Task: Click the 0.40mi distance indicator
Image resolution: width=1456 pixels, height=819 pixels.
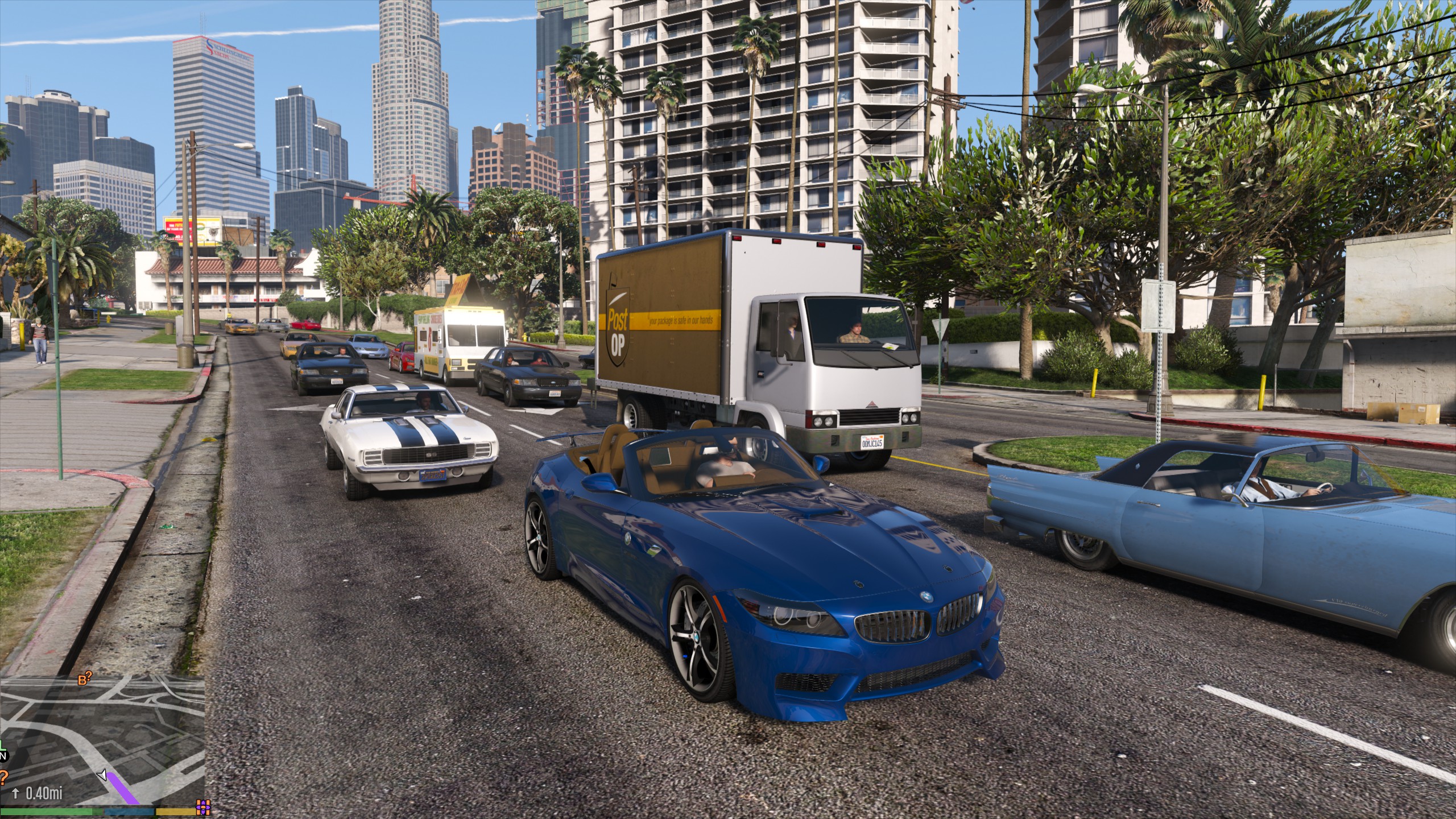Action: (x=44, y=795)
